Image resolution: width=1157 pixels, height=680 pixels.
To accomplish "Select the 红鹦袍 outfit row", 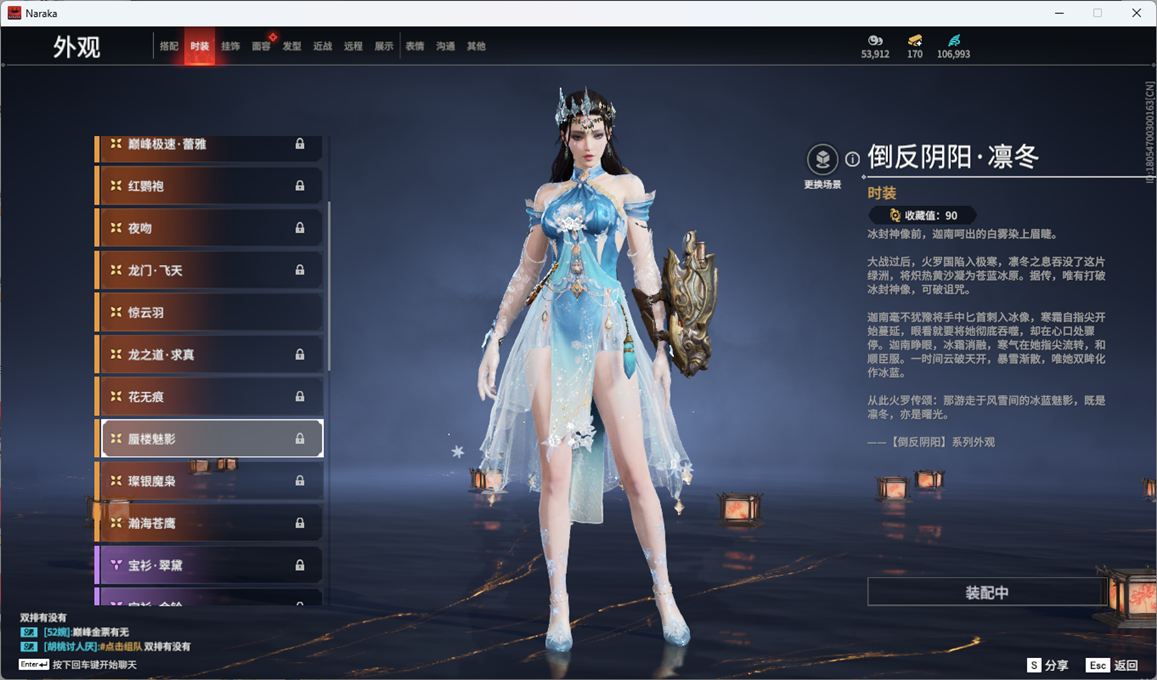I will pyautogui.click(x=210, y=186).
